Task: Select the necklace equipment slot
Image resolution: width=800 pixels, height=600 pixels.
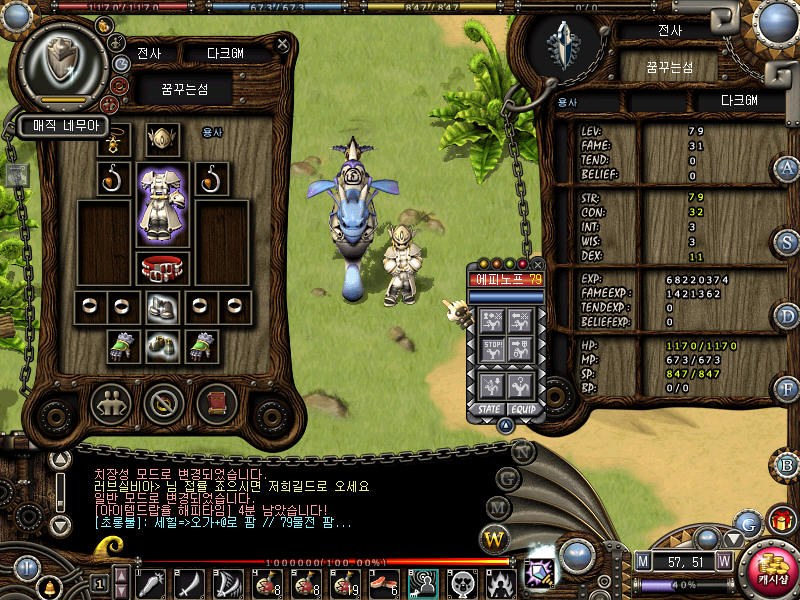Action: (x=116, y=139)
